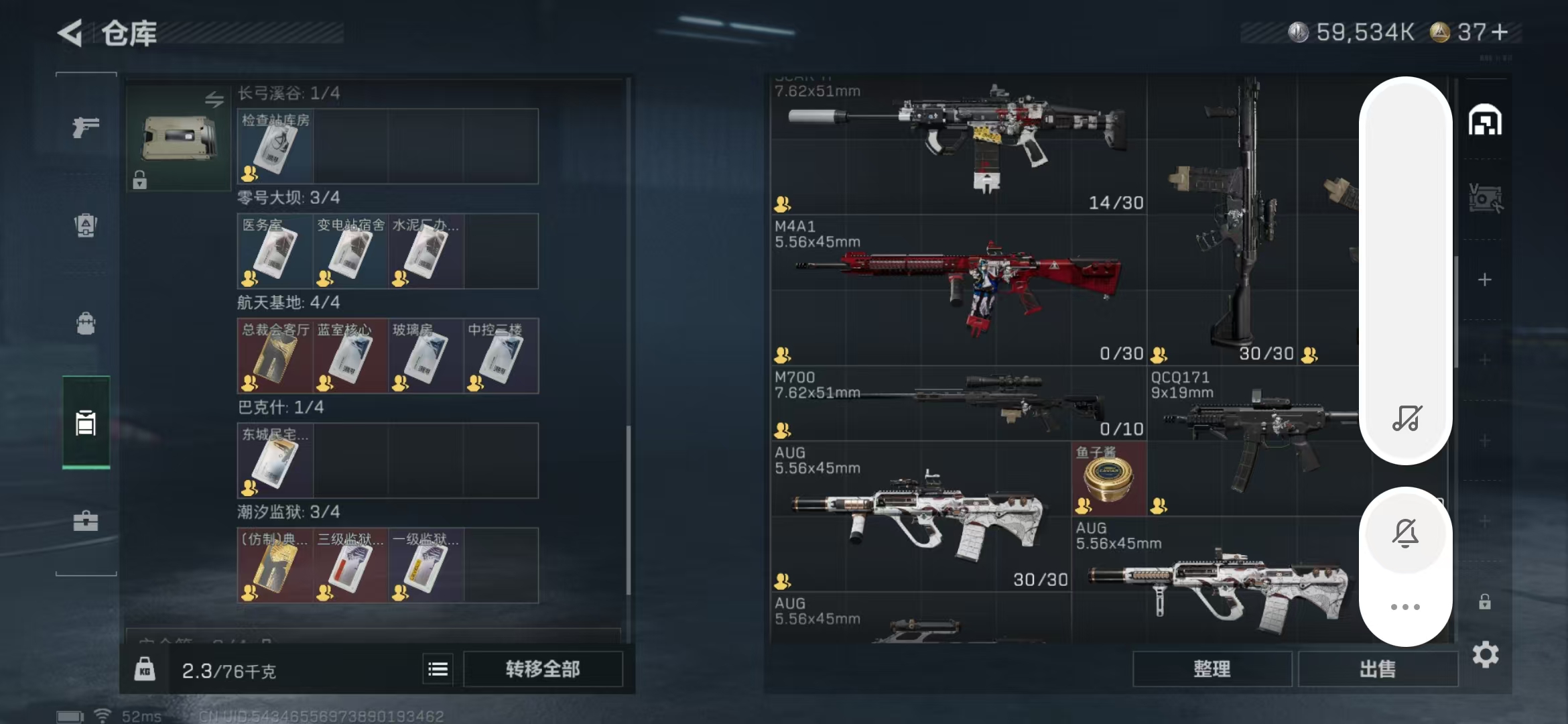
Task: Select the 三级监狱 keycard
Action: pyautogui.click(x=350, y=566)
